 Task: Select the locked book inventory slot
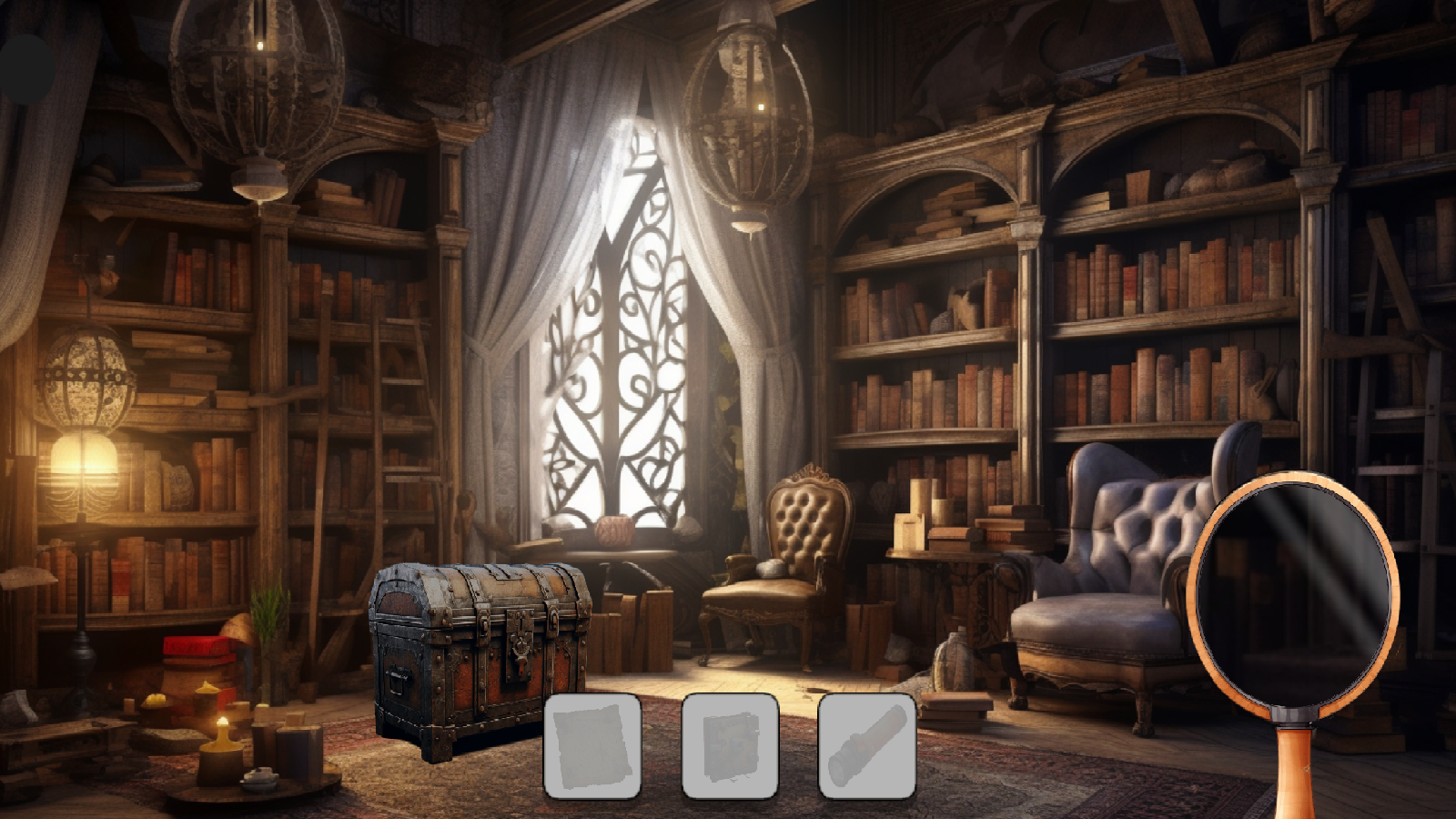coord(731,744)
